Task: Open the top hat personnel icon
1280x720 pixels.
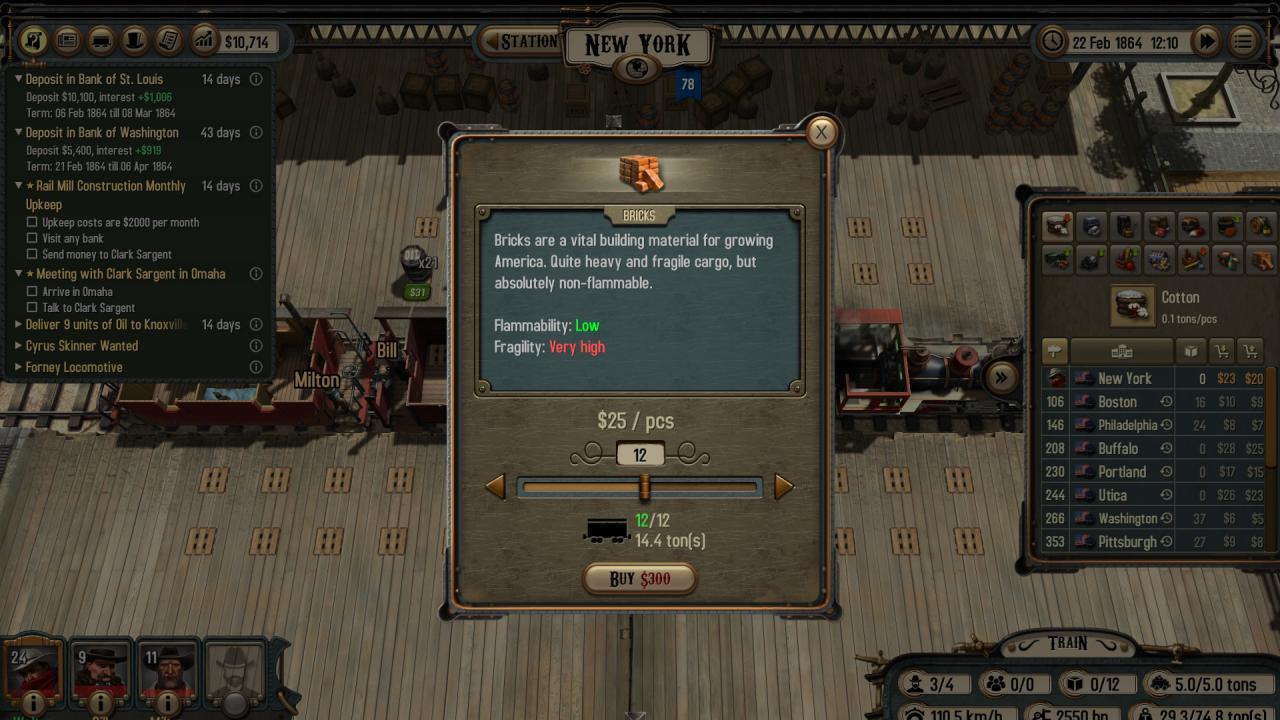Action: pos(135,41)
